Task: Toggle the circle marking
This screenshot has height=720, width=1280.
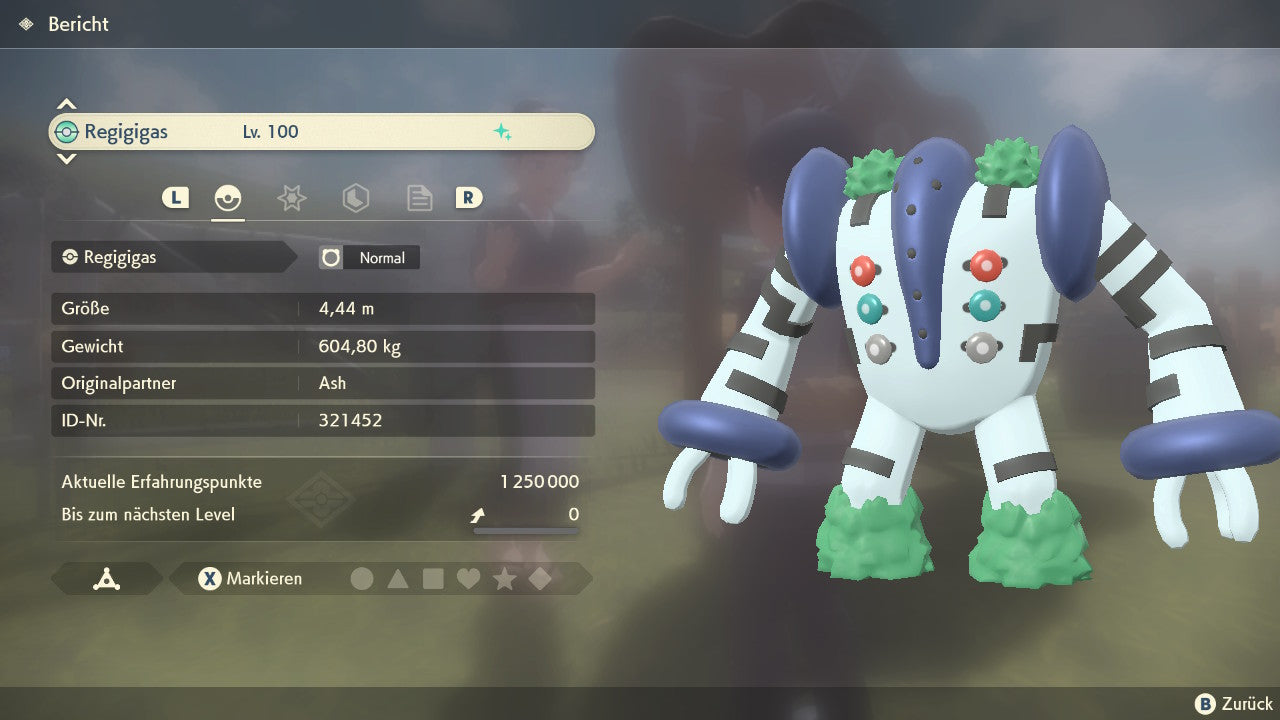Action: (x=362, y=579)
